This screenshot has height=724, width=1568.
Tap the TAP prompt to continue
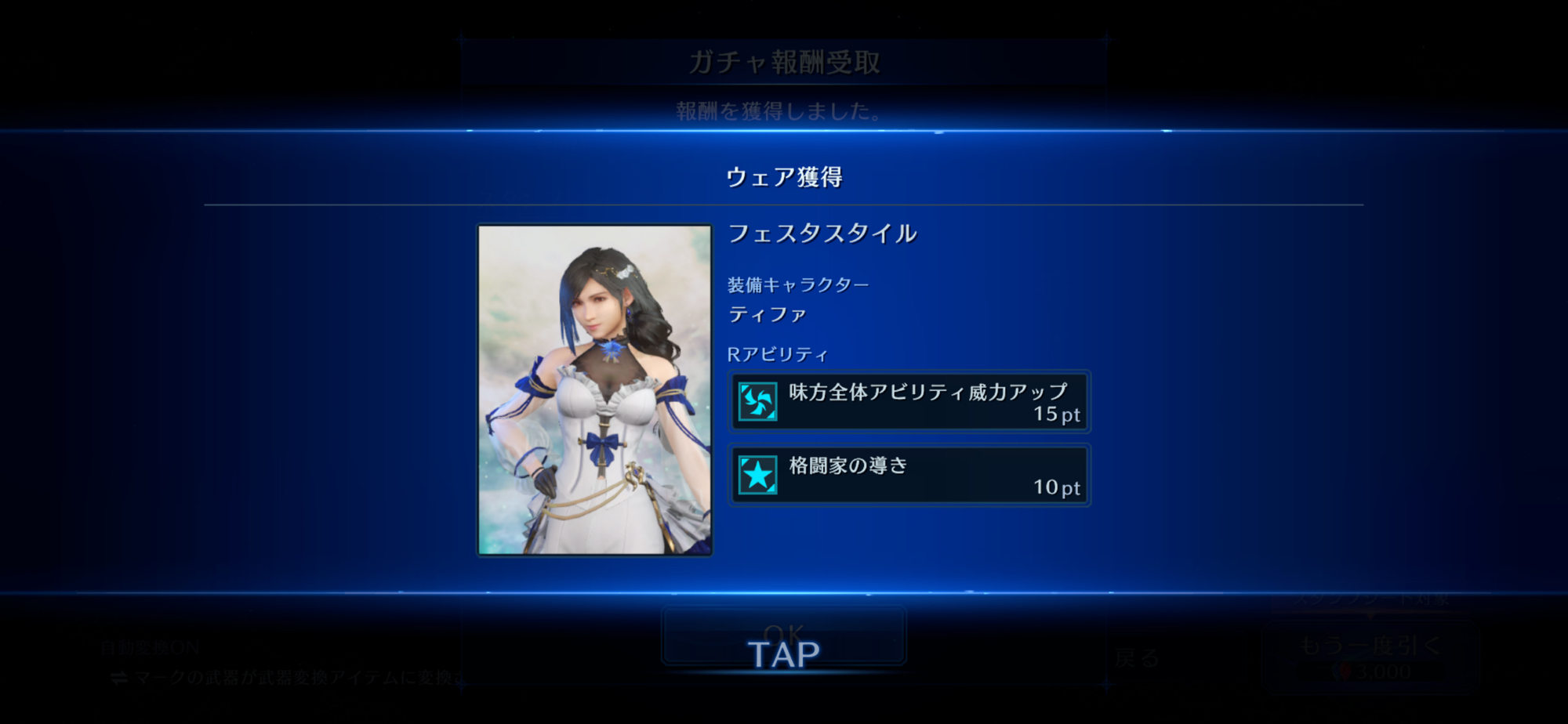pos(783,654)
